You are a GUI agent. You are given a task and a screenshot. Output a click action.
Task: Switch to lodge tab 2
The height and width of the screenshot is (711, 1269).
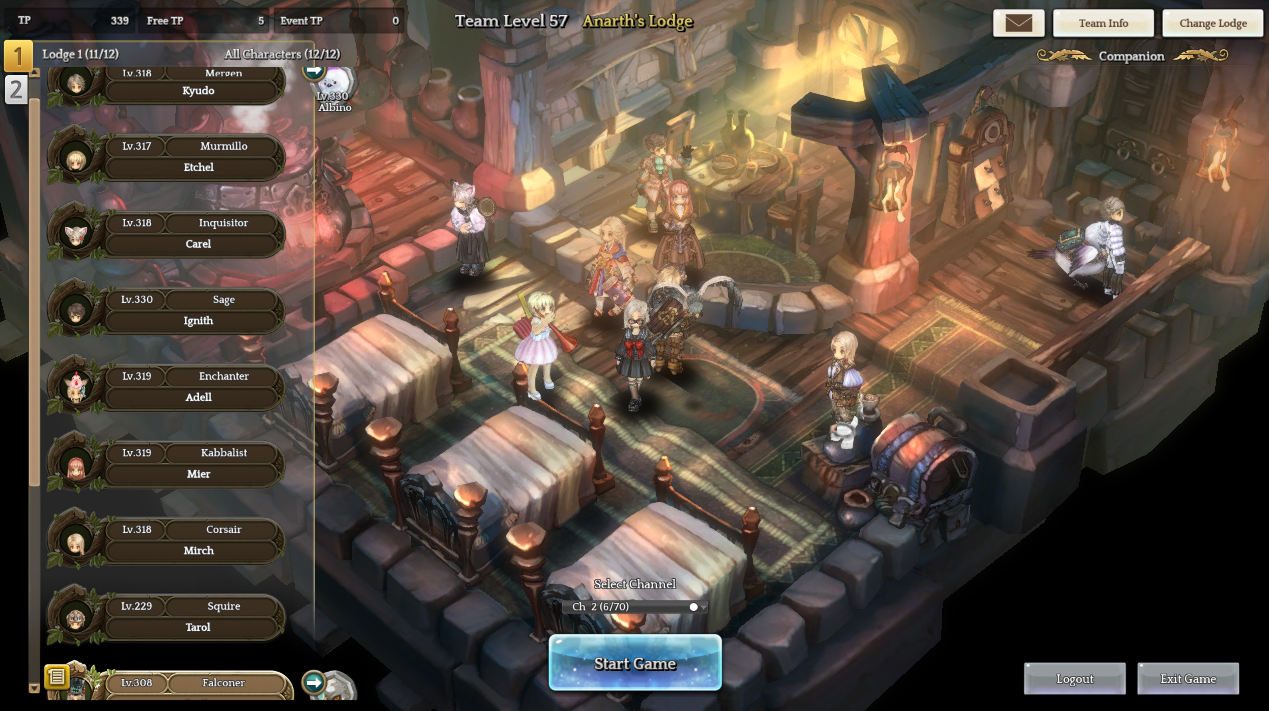[16, 89]
